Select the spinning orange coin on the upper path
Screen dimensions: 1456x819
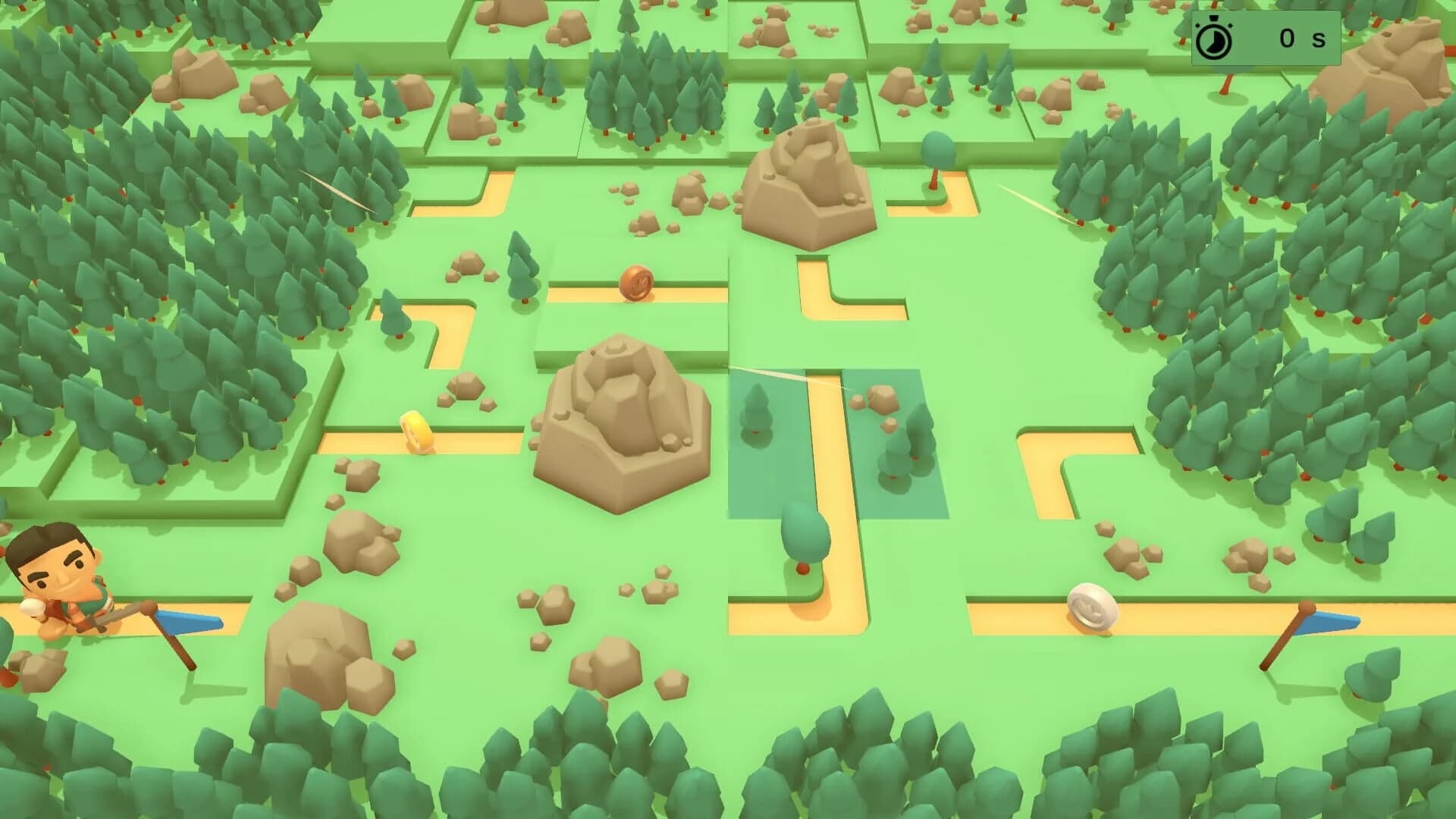pos(635,283)
